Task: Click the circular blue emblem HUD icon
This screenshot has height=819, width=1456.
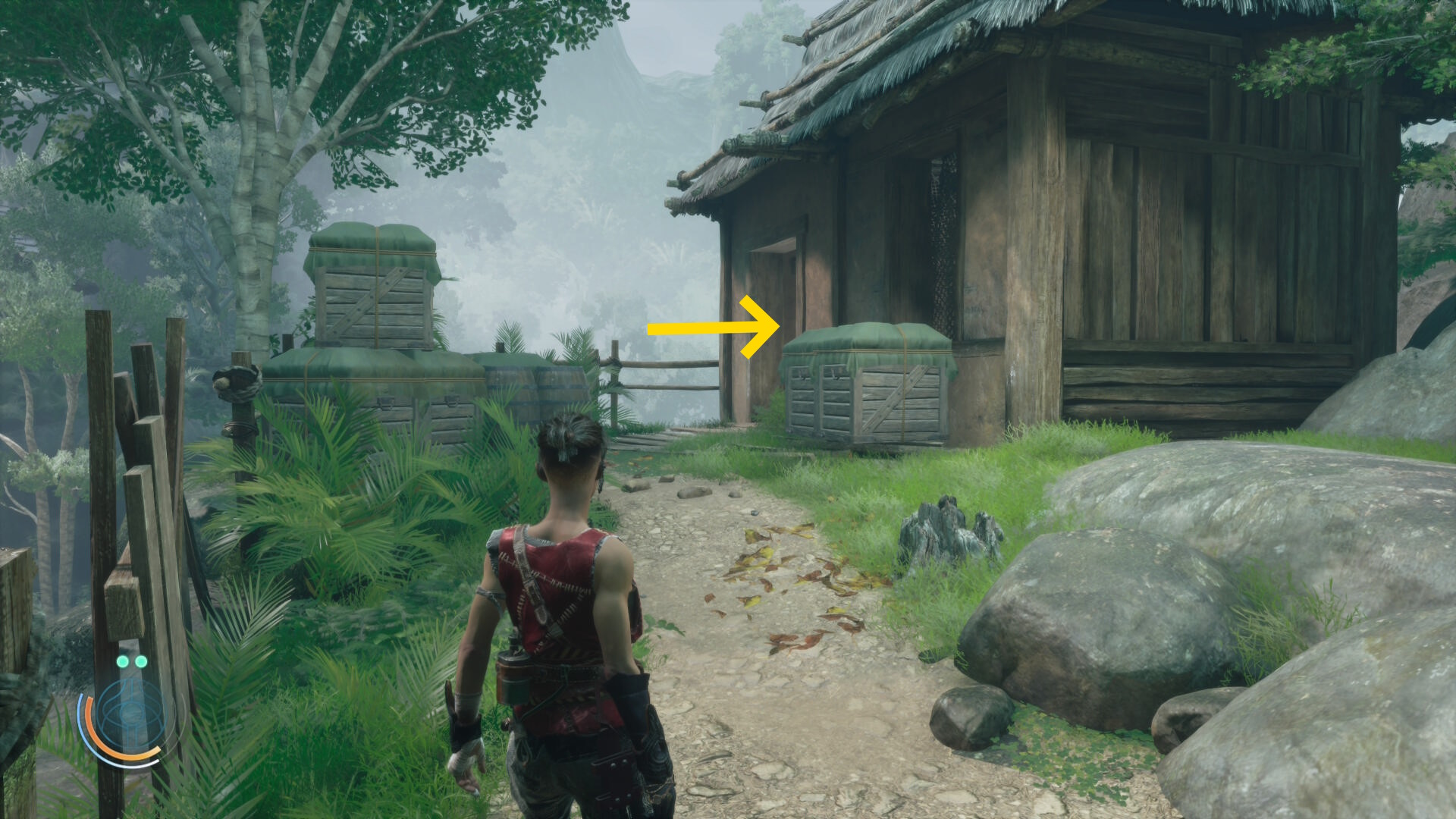Action: (130, 714)
